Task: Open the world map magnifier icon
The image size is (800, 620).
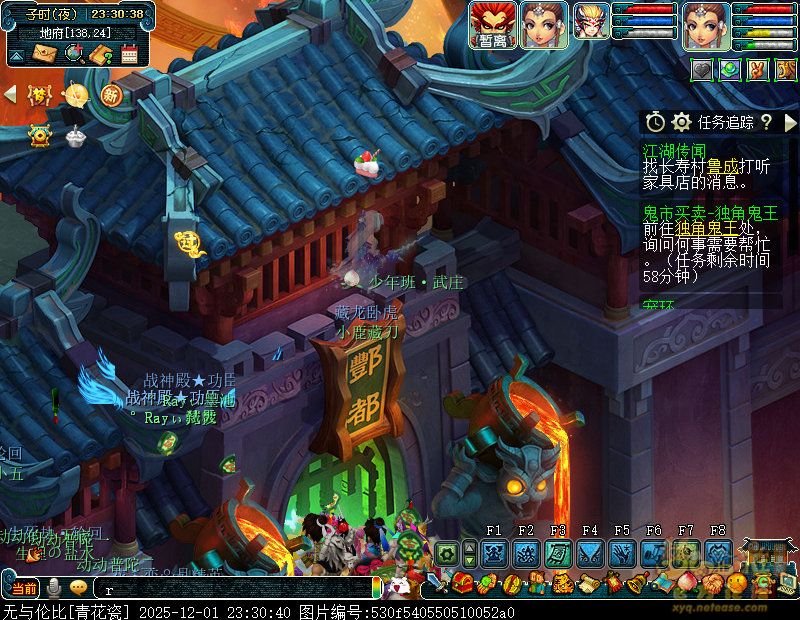Action: coord(72,54)
